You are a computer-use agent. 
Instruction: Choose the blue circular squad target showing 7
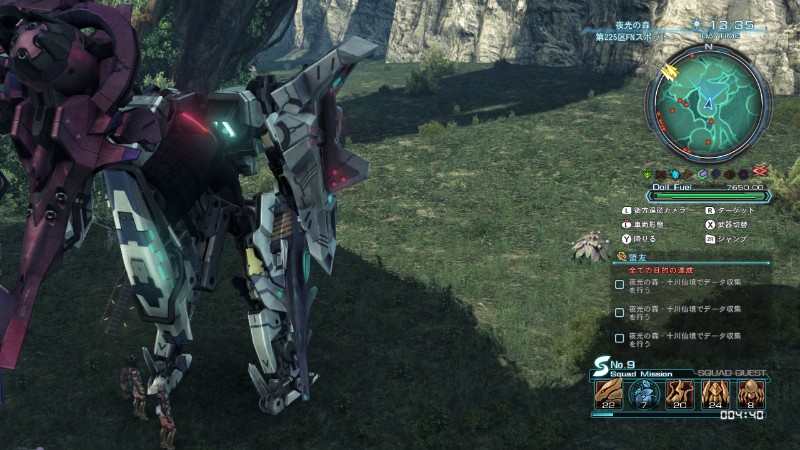pyautogui.click(x=644, y=394)
